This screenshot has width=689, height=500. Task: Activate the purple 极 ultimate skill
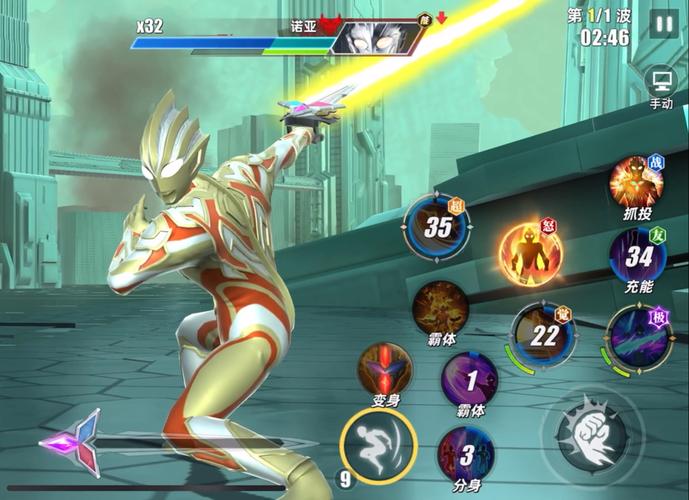click(x=637, y=336)
